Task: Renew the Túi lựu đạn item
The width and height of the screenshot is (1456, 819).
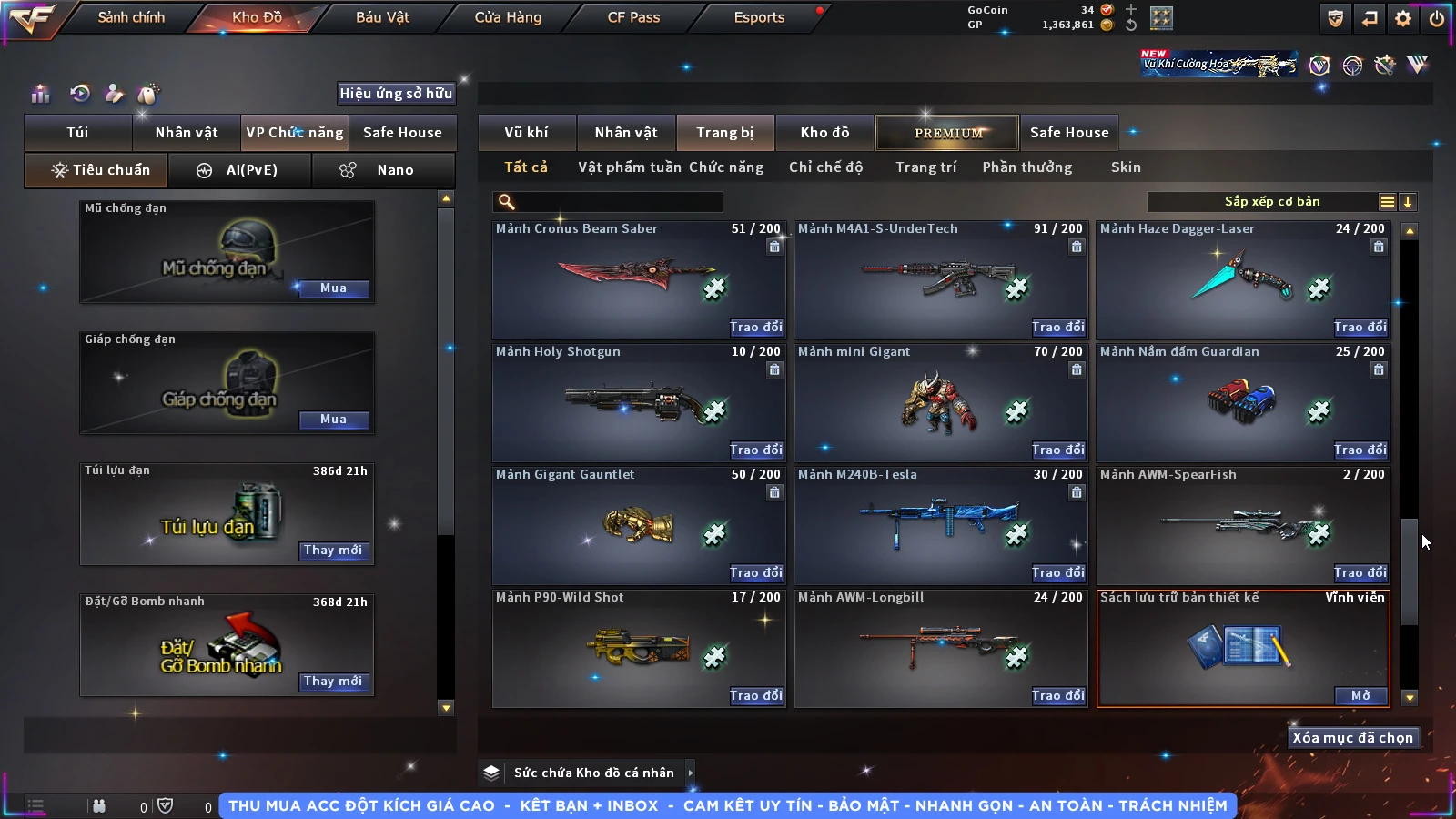Action: point(333,551)
